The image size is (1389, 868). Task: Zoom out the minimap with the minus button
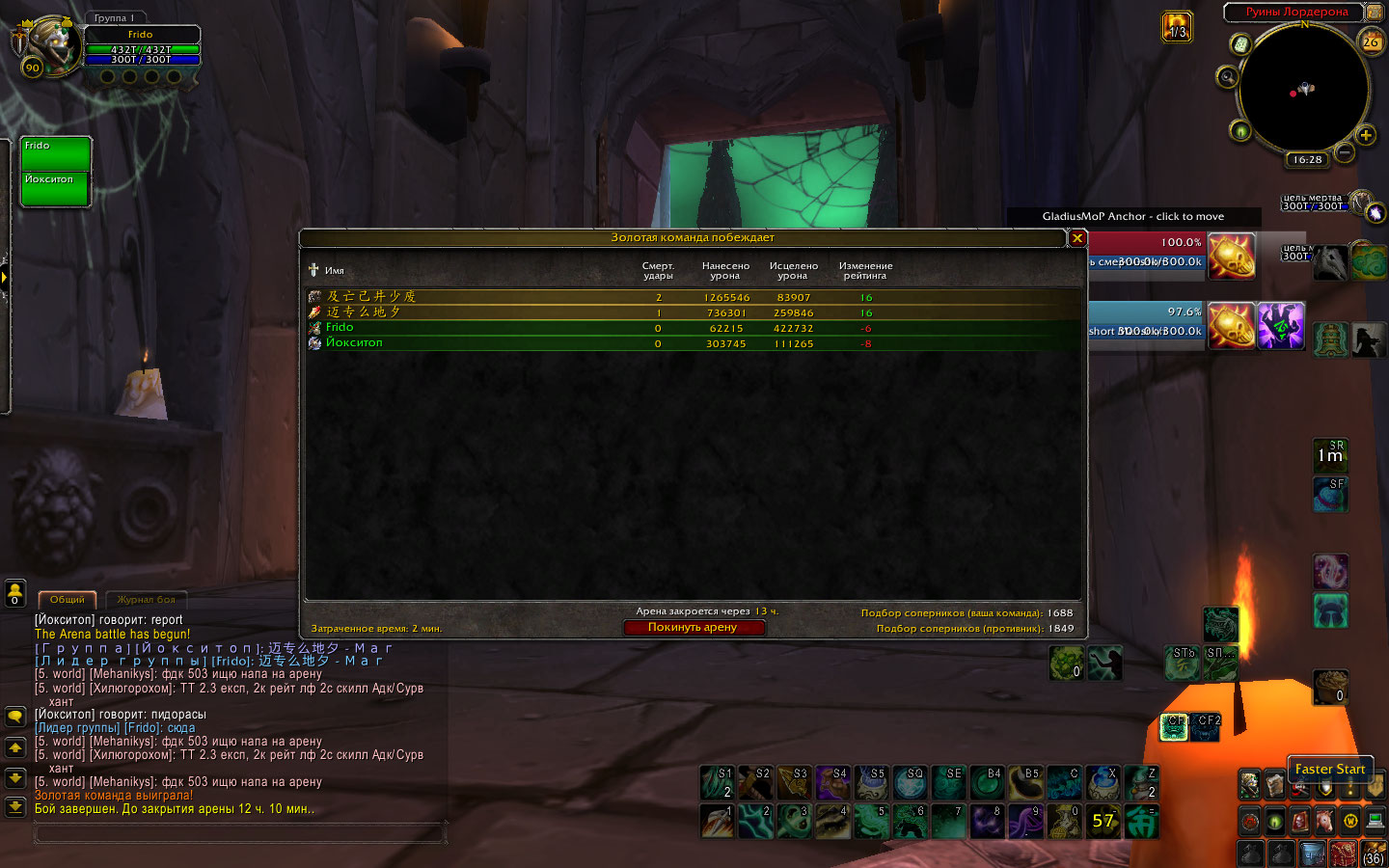coord(1346,151)
